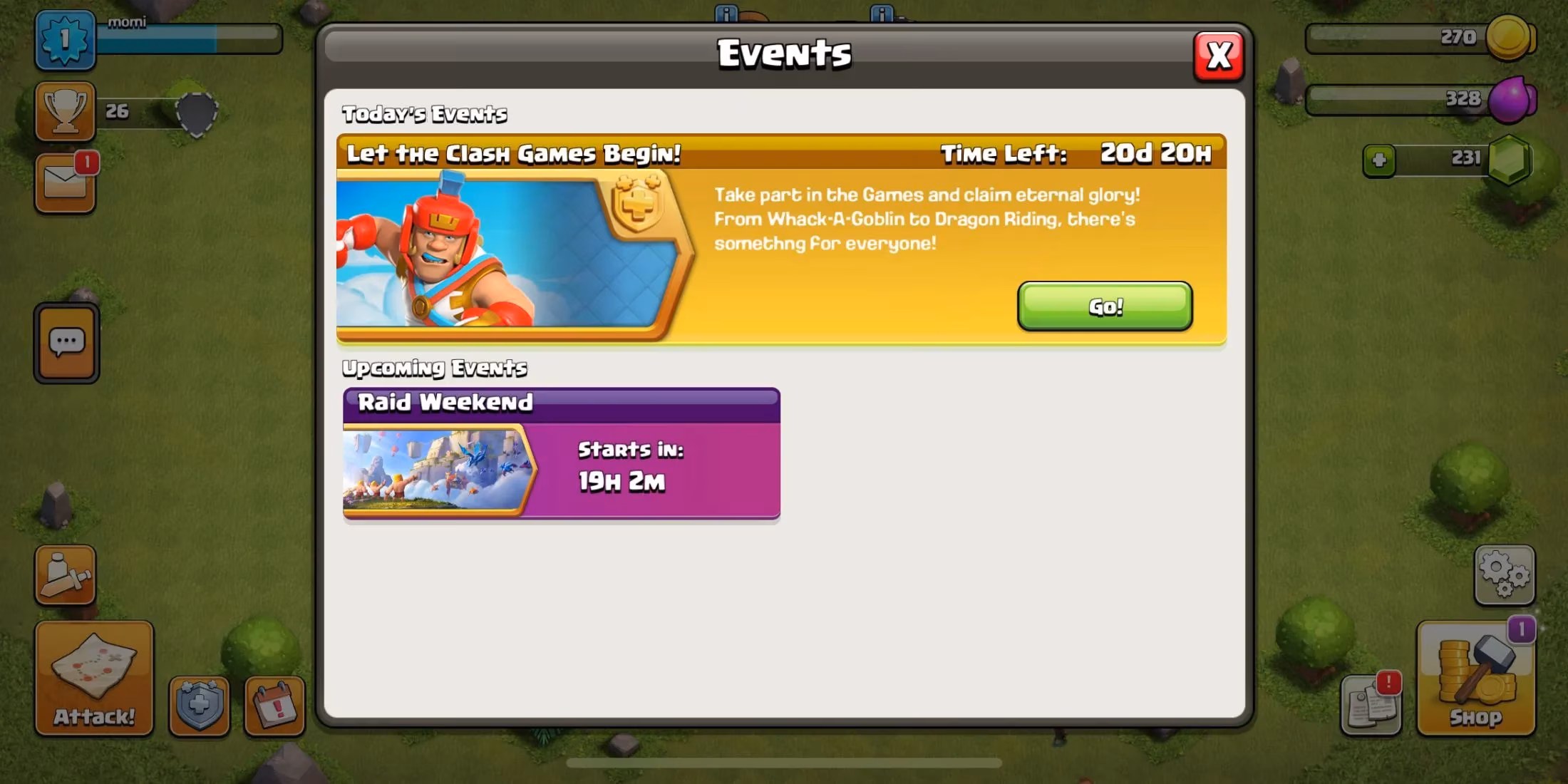Screen dimensions: 1568x784
Task: Open the game settings gear
Action: 1504,574
